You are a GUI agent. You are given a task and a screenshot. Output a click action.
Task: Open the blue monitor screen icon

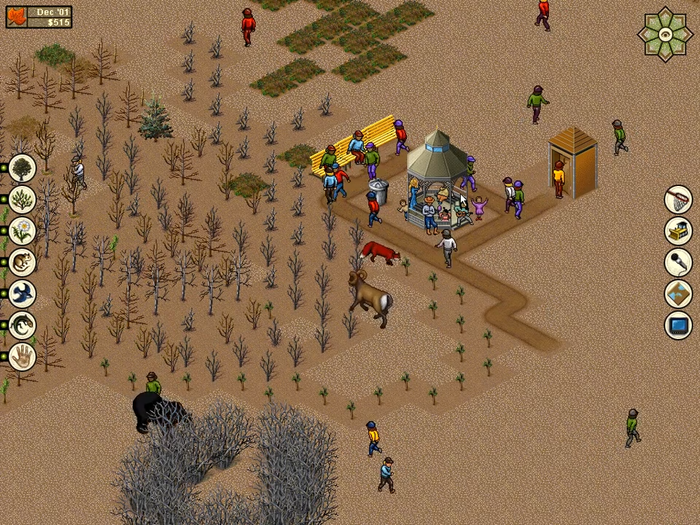click(678, 325)
